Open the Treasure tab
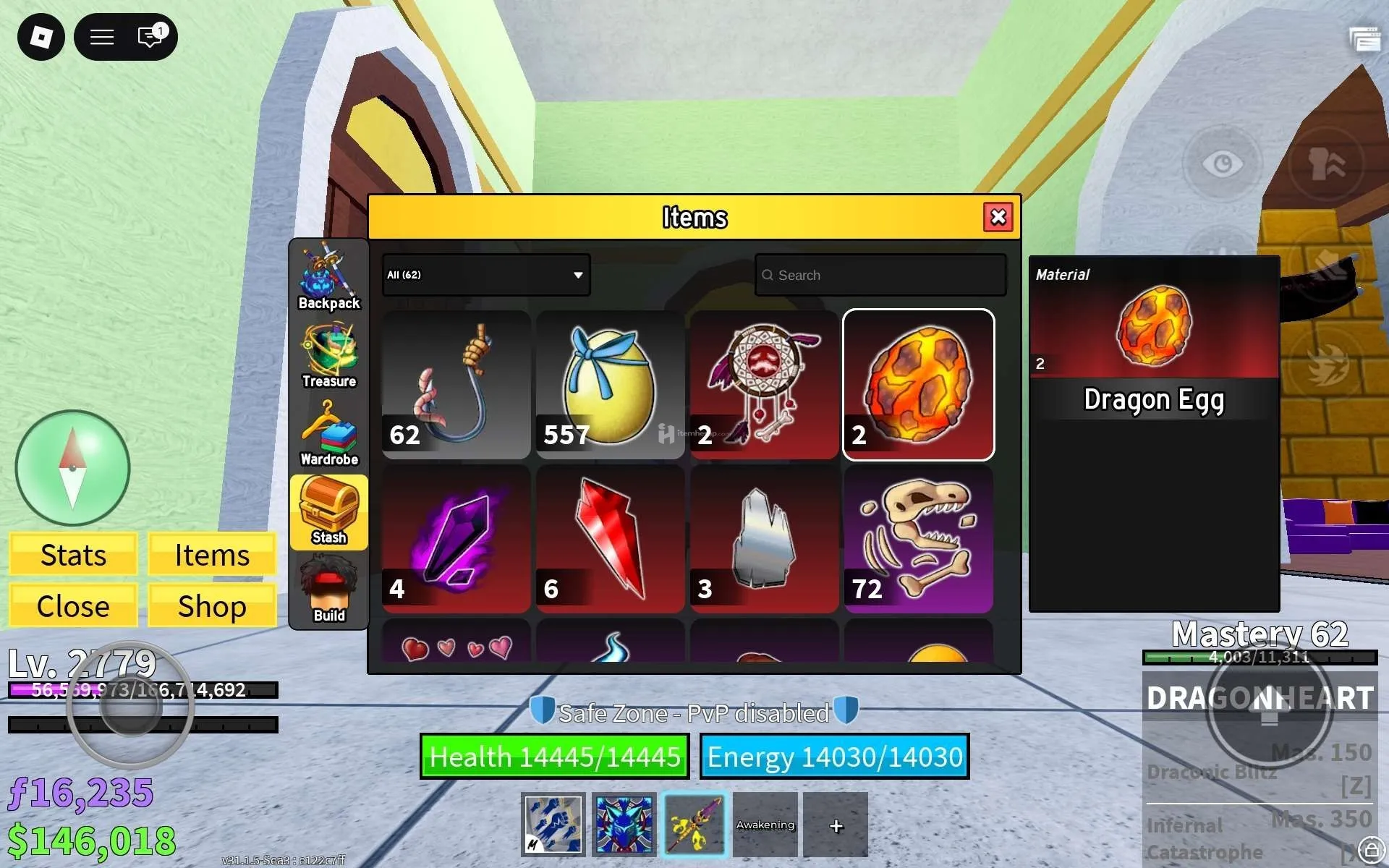 329,356
